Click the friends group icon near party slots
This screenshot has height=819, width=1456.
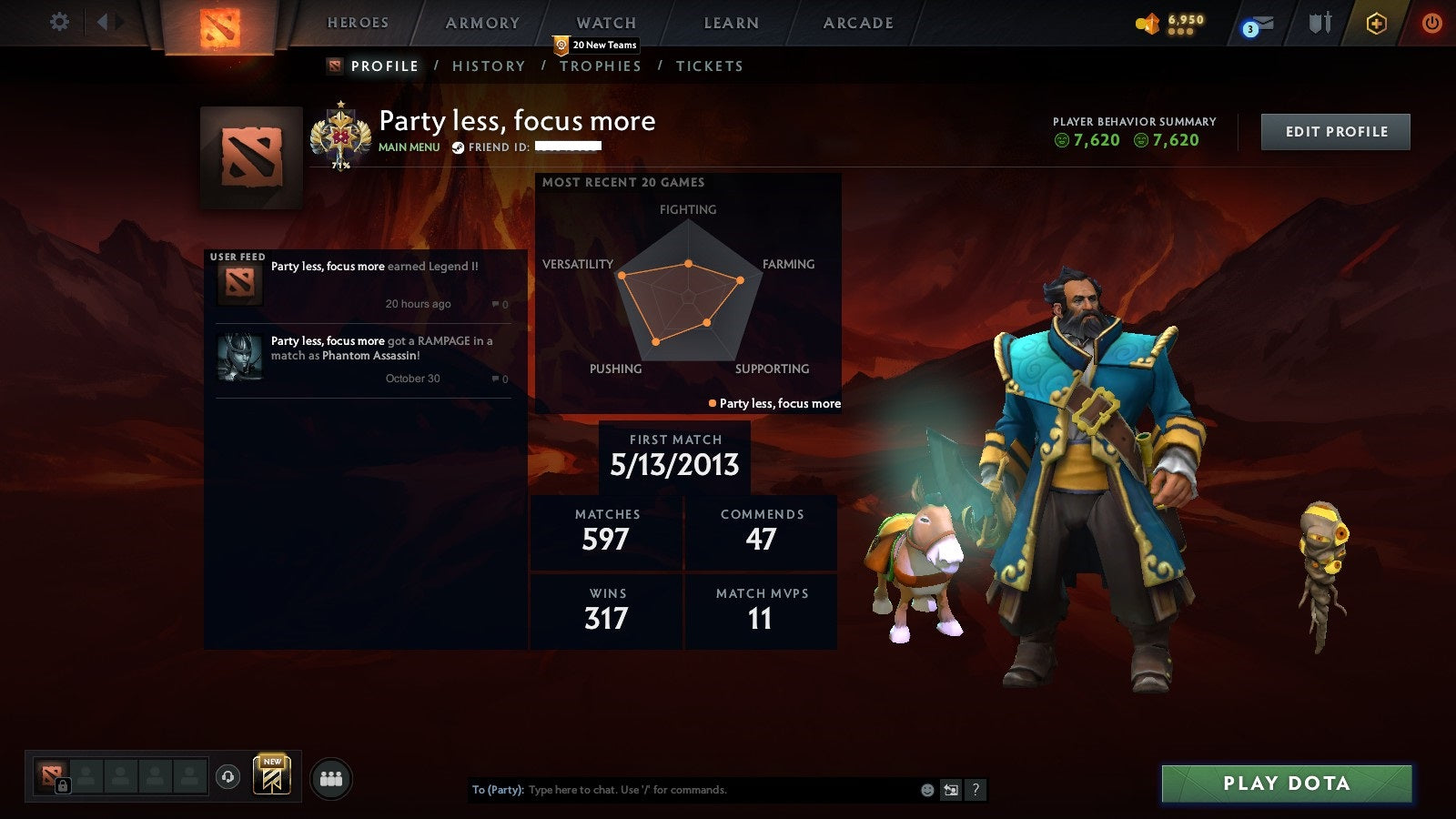332,777
